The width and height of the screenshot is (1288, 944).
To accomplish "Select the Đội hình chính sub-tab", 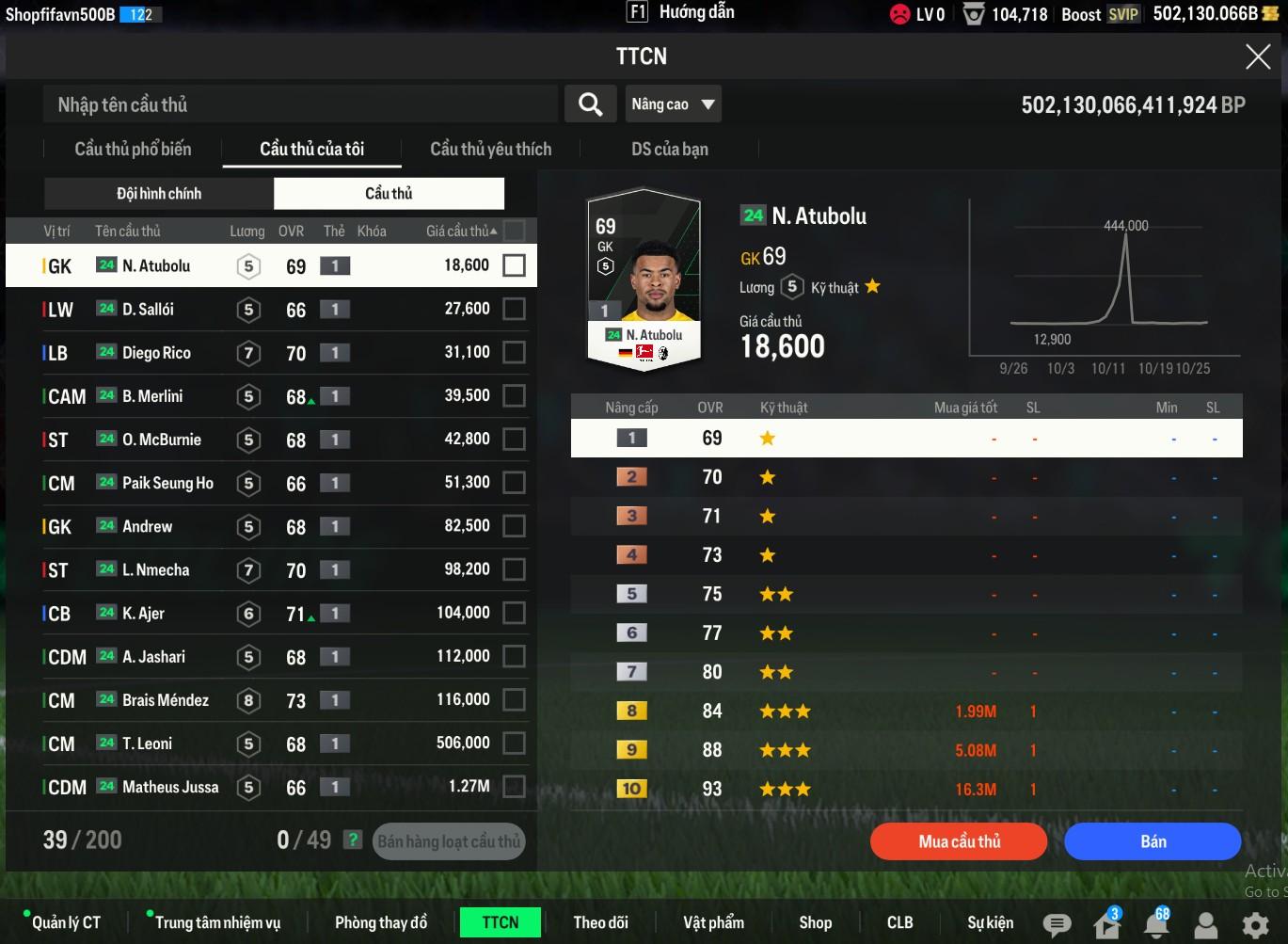I will tap(158, 194).
